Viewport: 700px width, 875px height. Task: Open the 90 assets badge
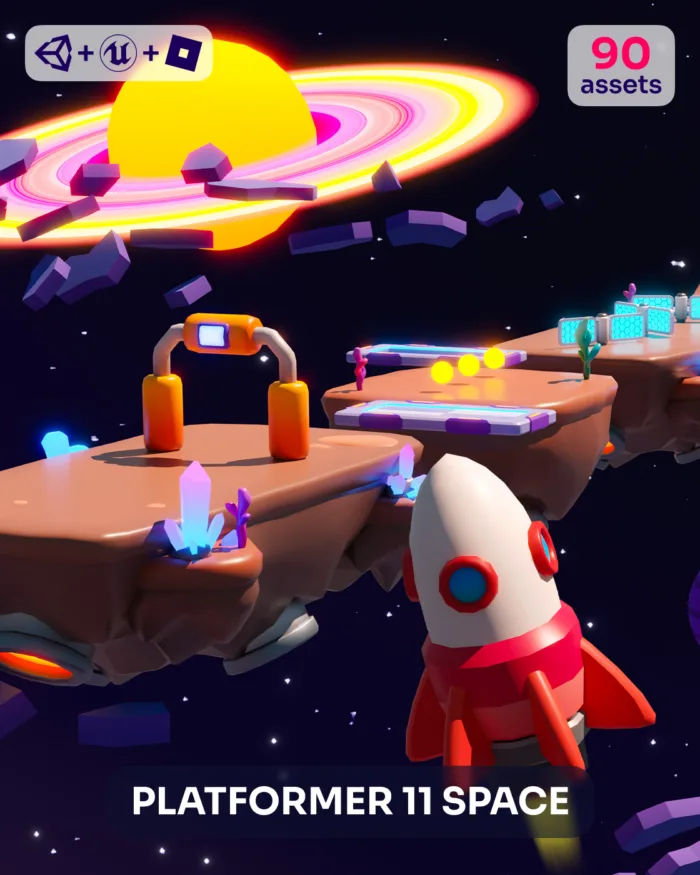pyautogui.click(x=621, y=65)
